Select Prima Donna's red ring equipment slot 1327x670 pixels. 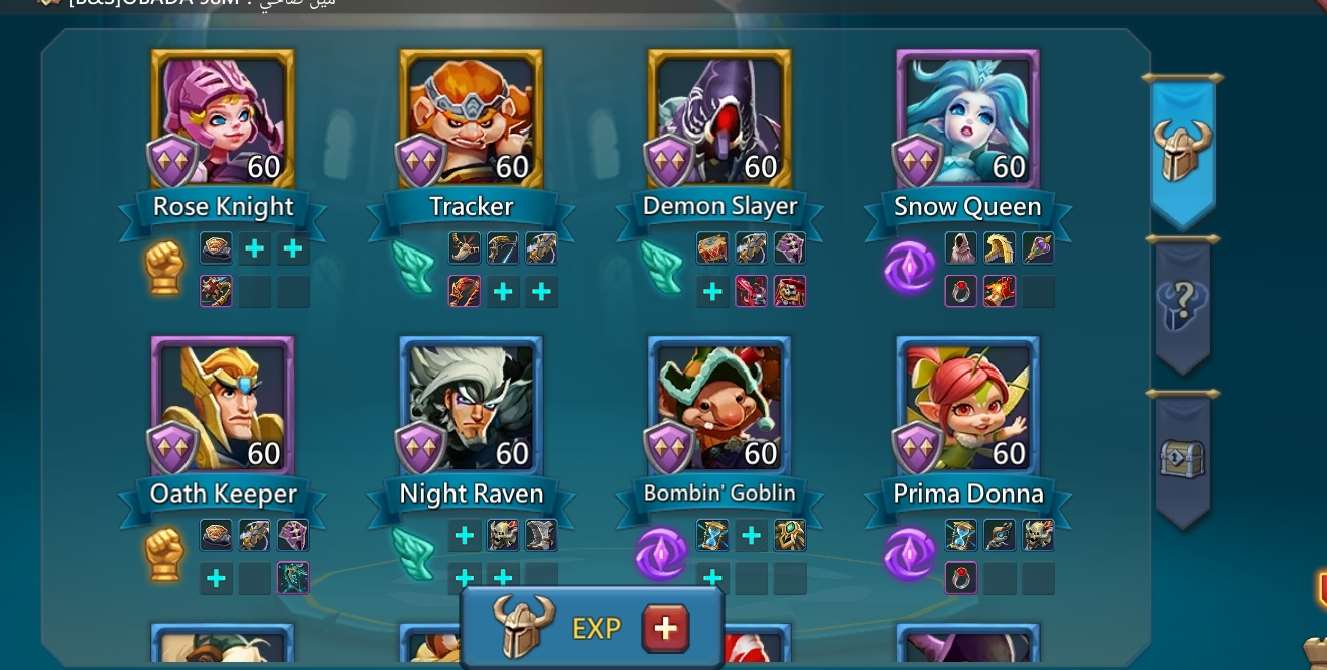pyautogui.click(x=961, y=578)
